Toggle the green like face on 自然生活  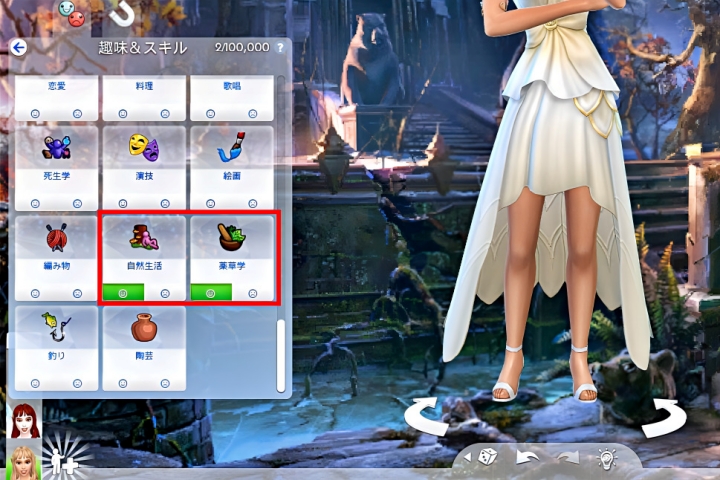[x=122, y=293]
